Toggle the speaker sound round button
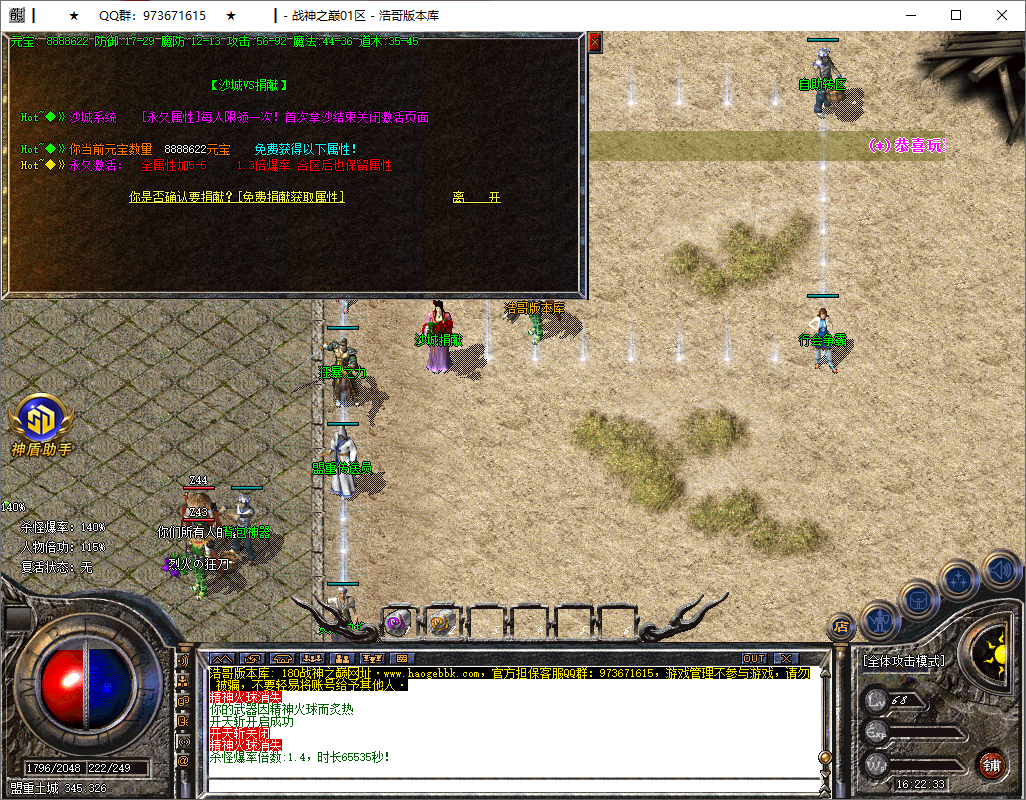The height and width of the screenshot is (800, 1026). tap(999, 572)
